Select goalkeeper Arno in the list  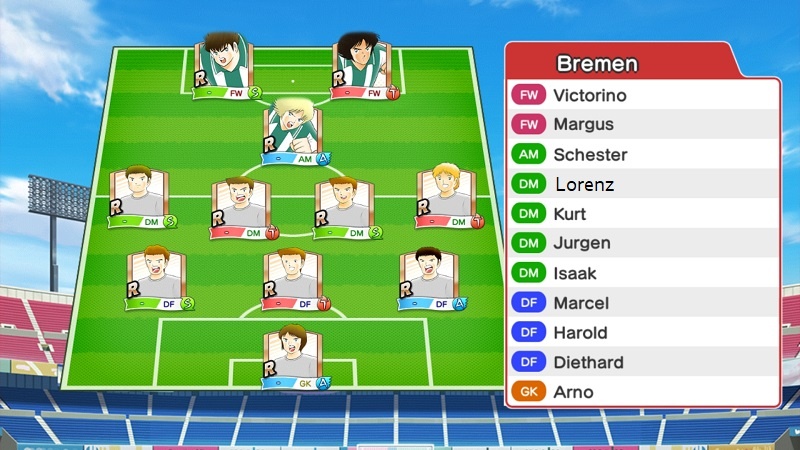tap(640, 392)
